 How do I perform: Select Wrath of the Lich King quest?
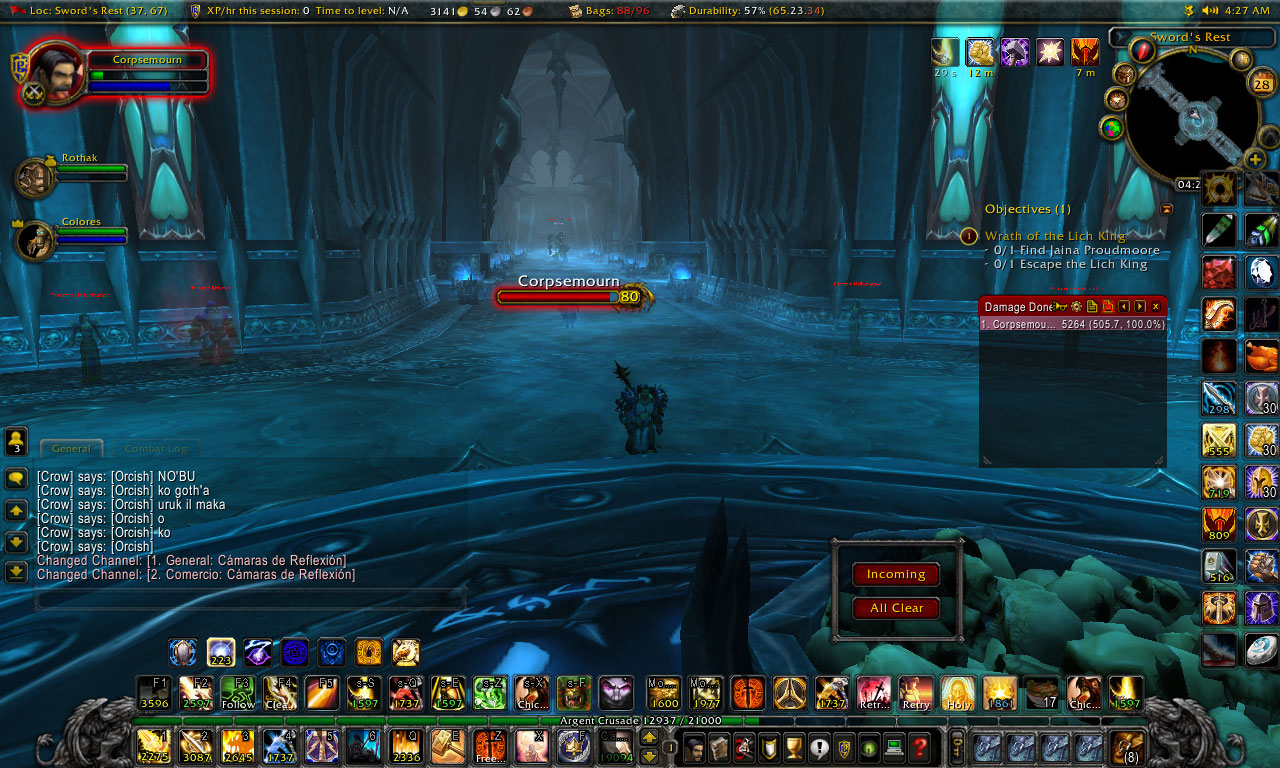coord(1054,236)
